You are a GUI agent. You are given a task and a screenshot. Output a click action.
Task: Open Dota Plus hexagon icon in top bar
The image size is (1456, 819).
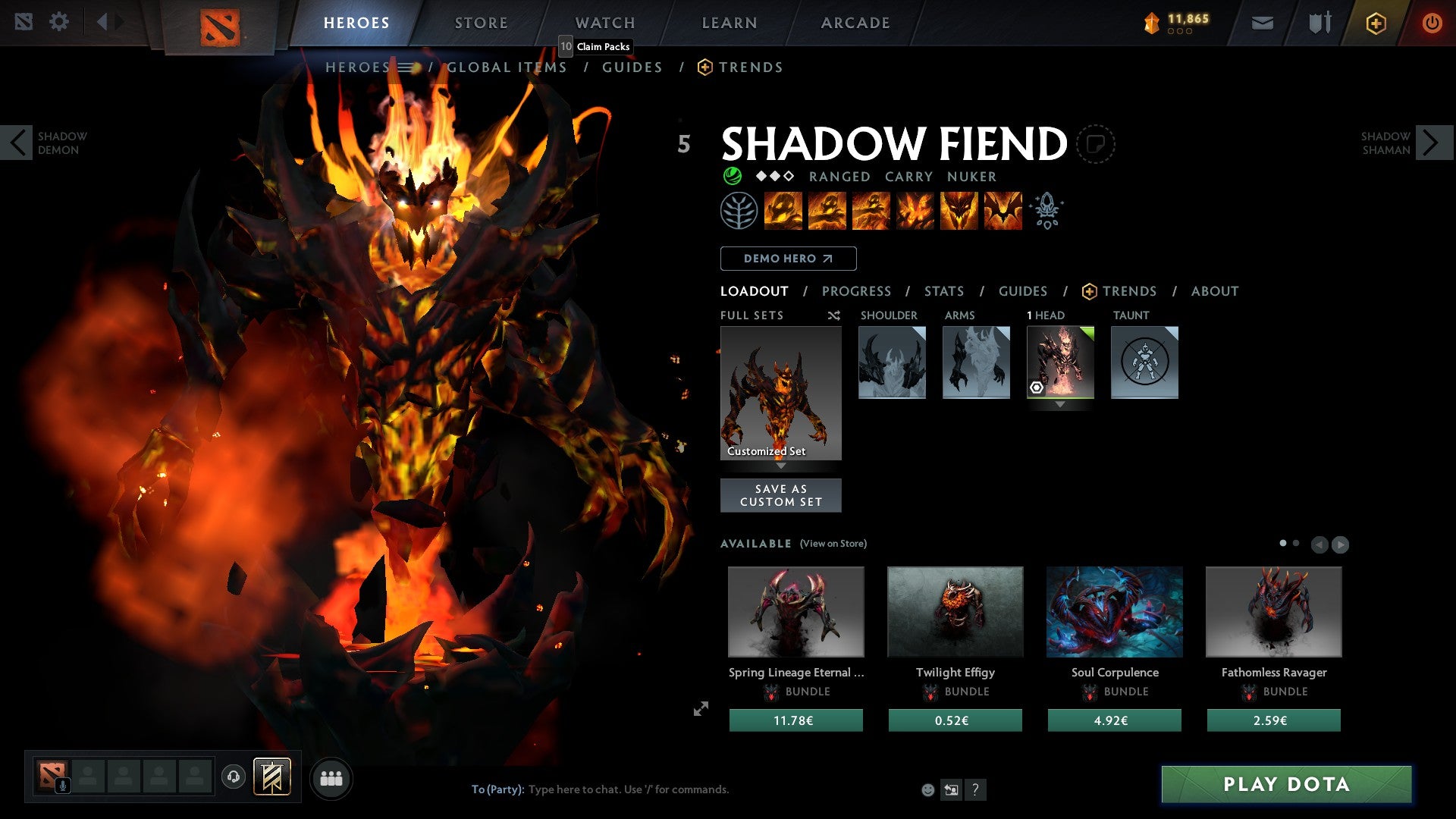[x=1376, y=23]
